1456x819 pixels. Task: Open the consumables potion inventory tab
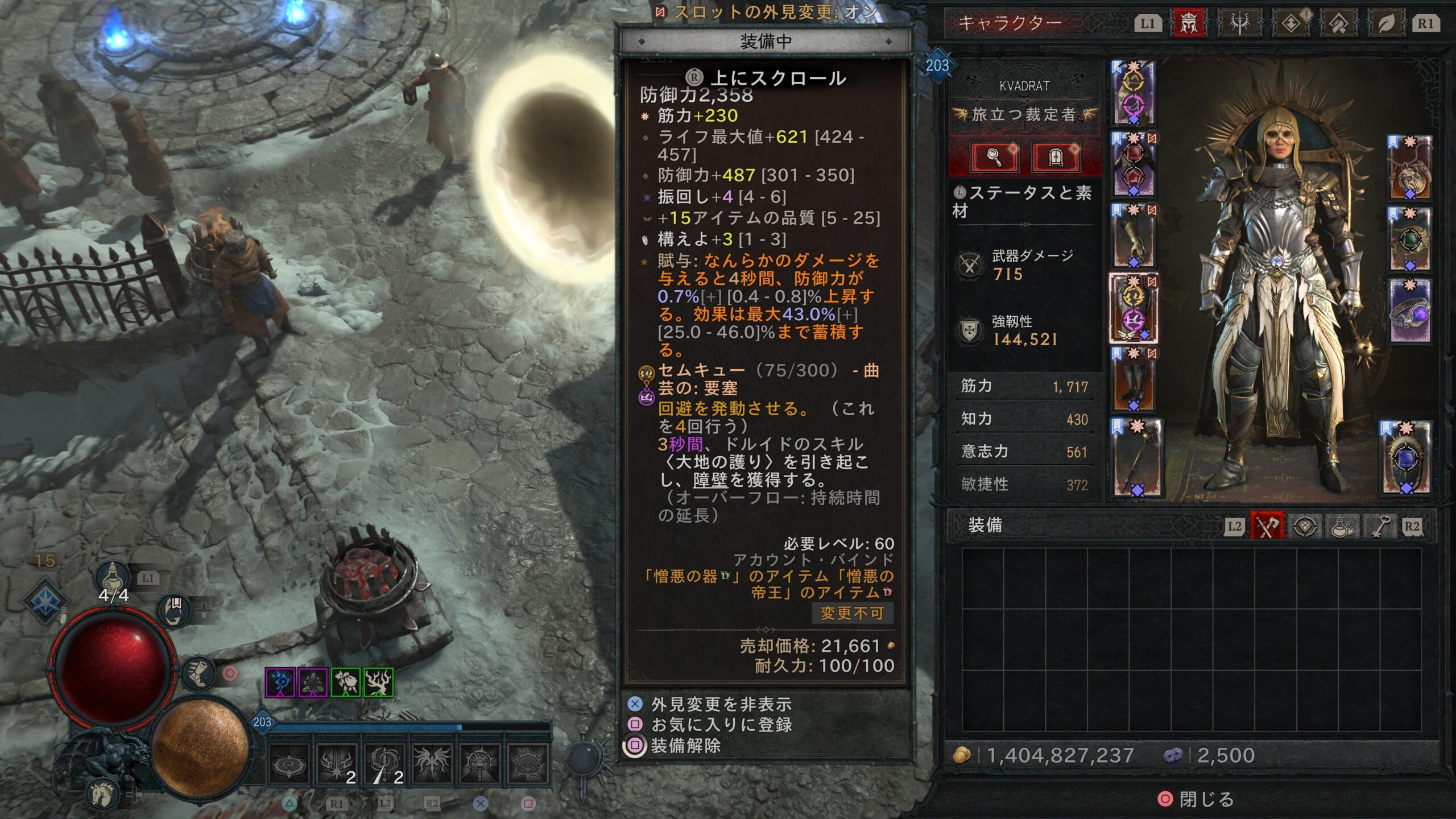click(1342, 526)
